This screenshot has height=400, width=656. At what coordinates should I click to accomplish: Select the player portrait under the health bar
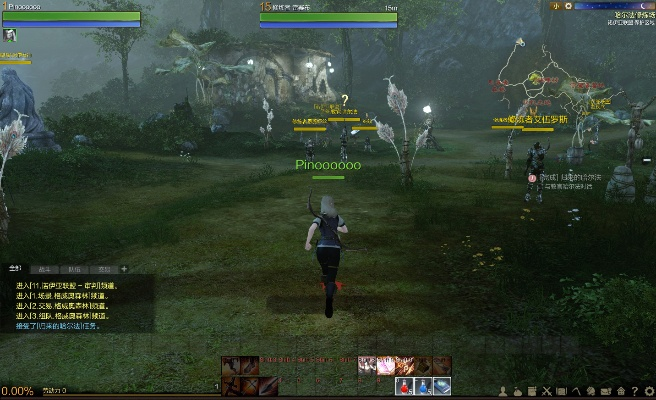(x=9, y=35)
